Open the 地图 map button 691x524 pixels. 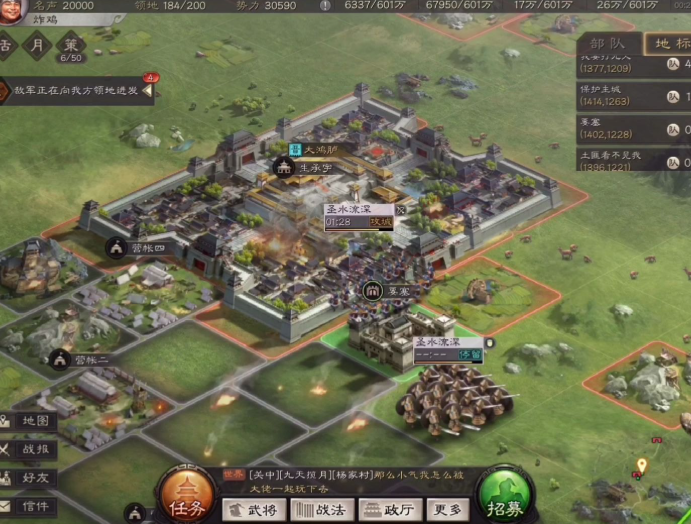[x=27, y=421]
